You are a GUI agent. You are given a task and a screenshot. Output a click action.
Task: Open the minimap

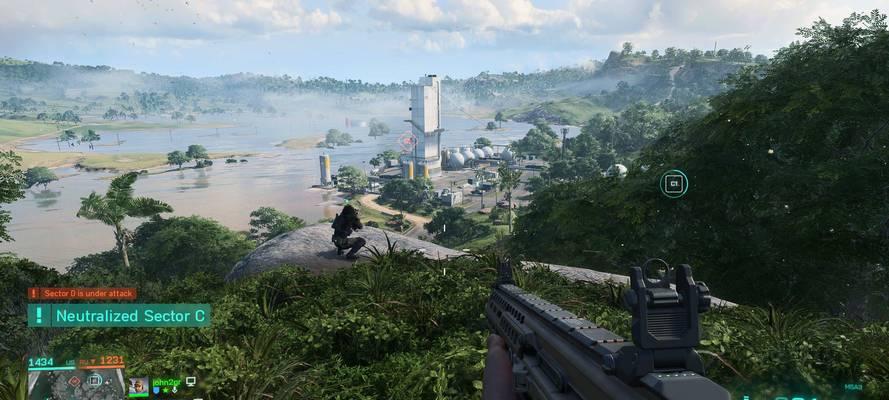point(76,384)
